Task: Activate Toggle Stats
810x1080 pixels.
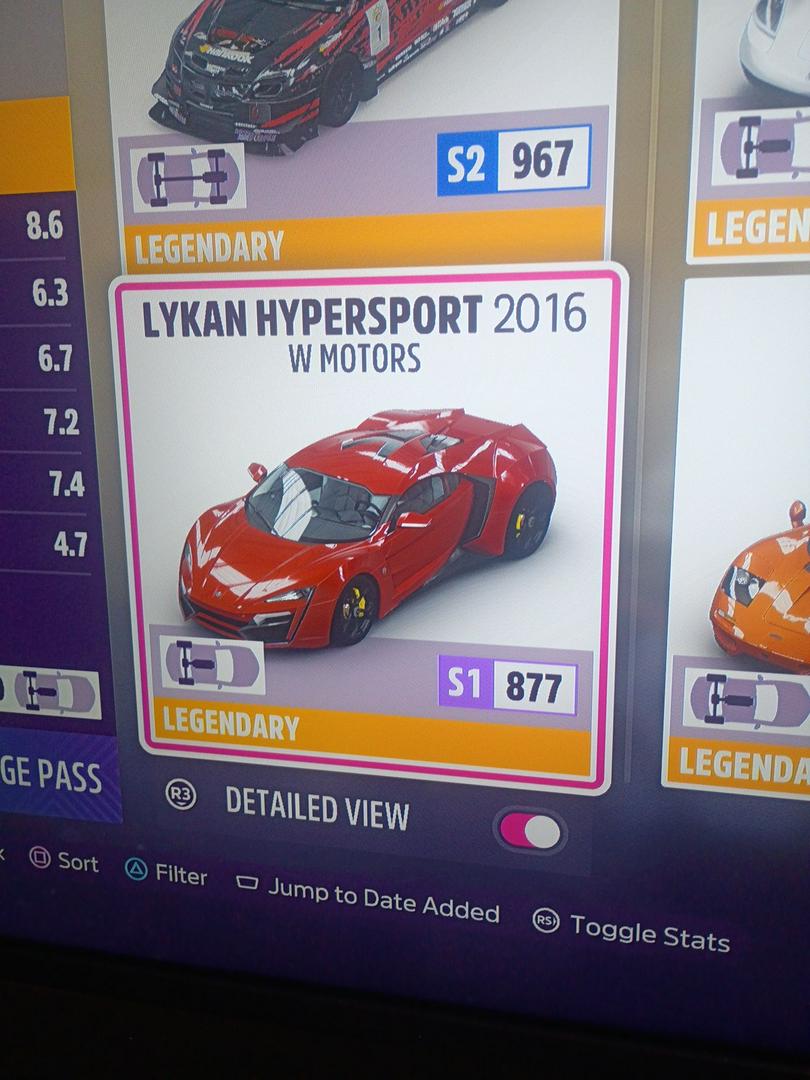Action: point(631,929)
